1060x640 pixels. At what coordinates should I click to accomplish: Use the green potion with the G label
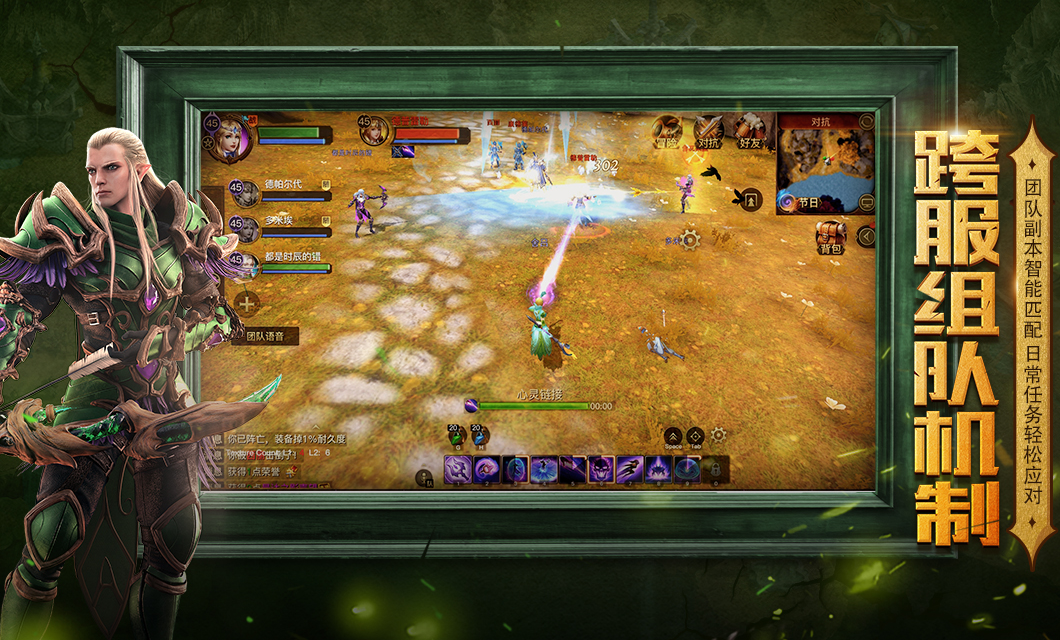click(455, 435)
